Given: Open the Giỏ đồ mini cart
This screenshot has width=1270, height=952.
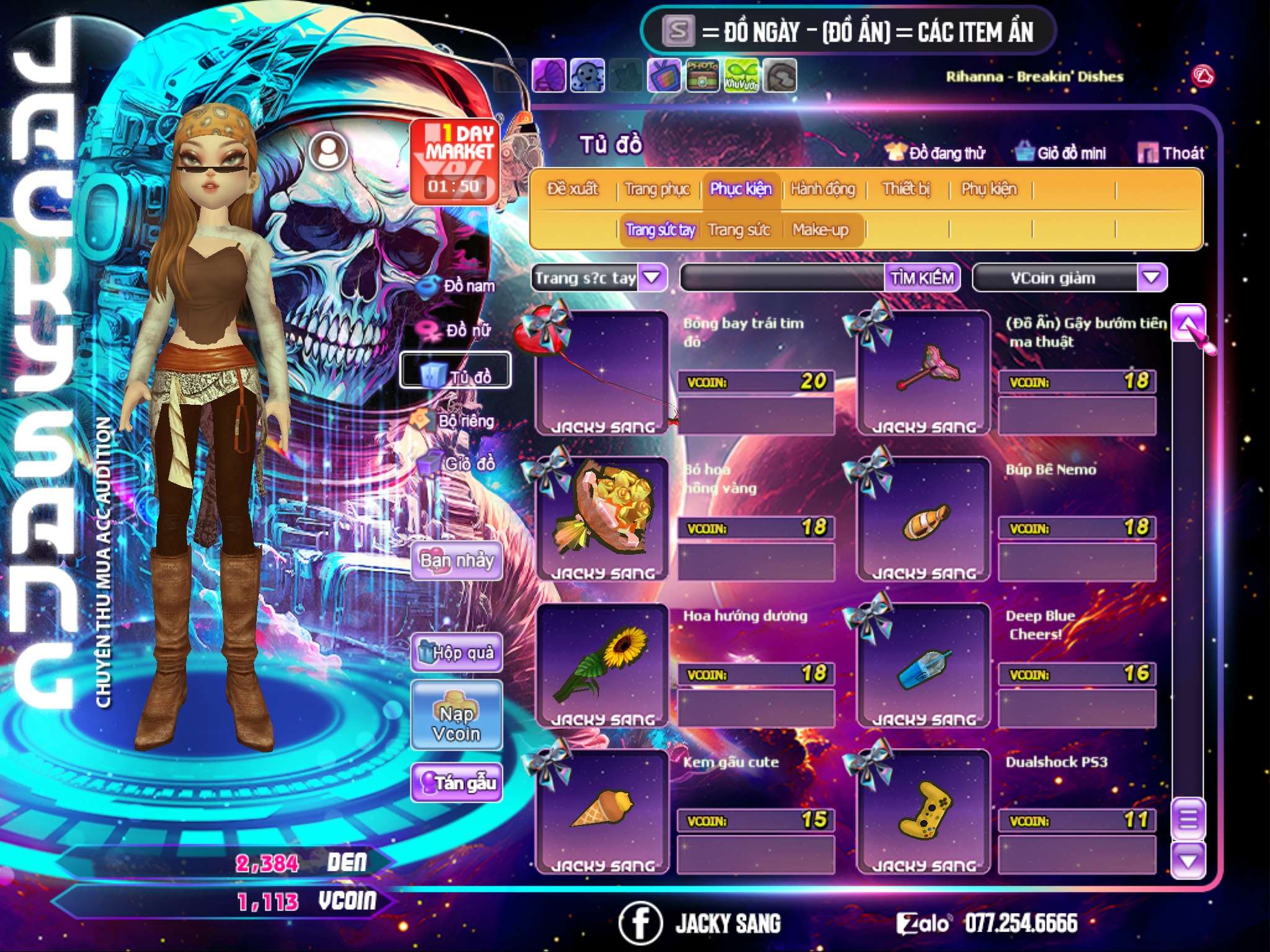Looking at the screenshot, I should pyautogui.click(x=1061, y=153).
